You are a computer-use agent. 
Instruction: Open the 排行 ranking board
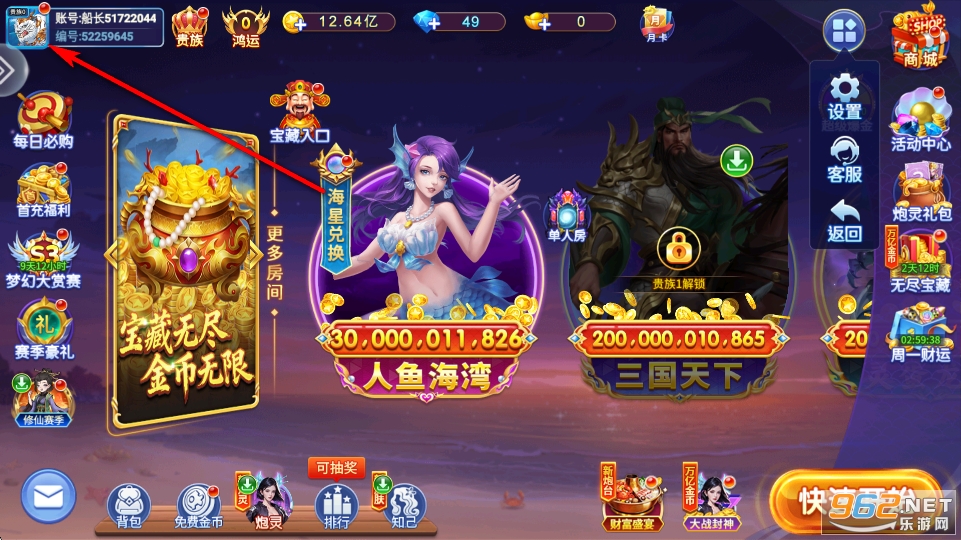tap(336, 505)
